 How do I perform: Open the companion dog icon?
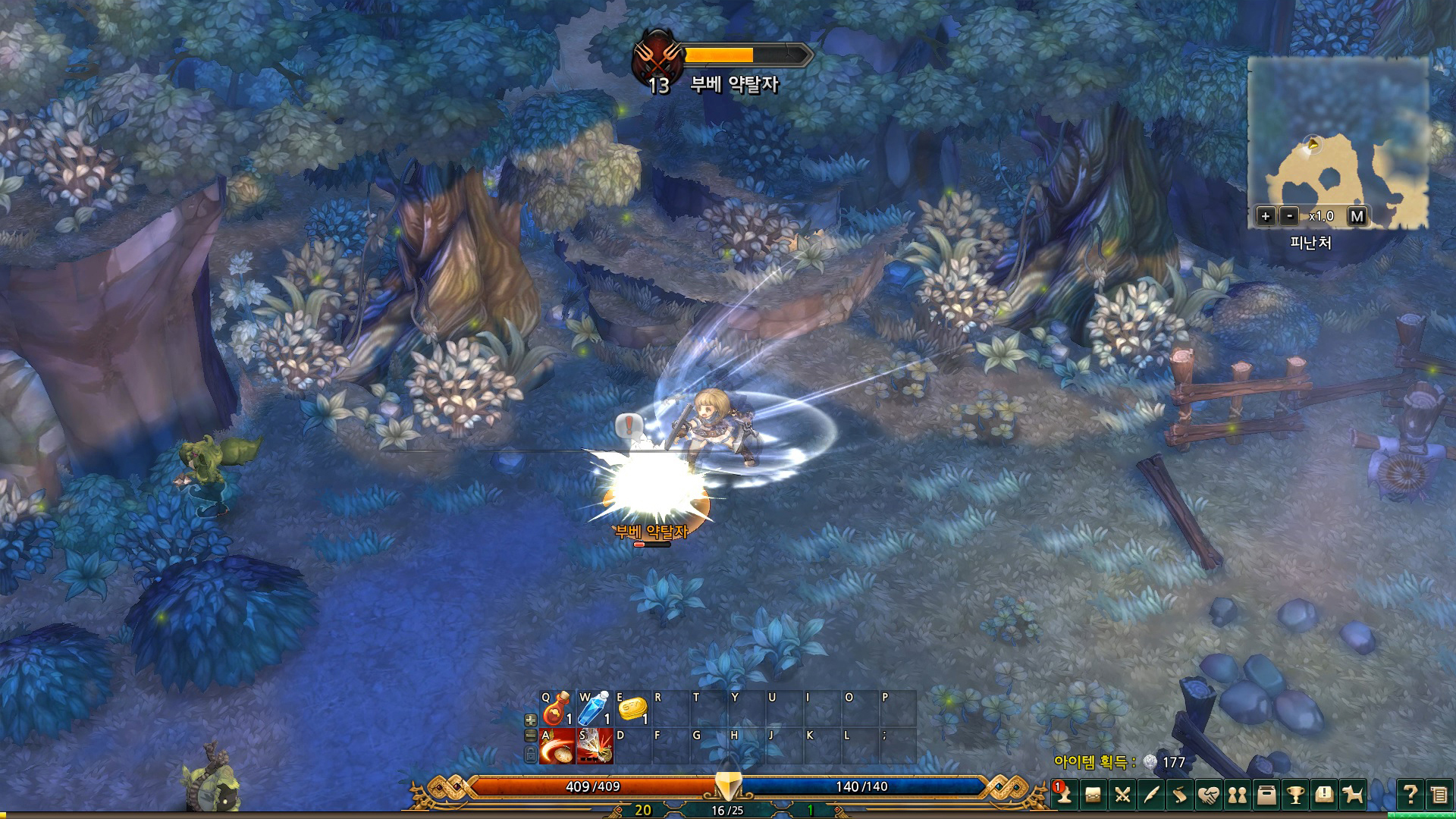(x=1352, y=795)
